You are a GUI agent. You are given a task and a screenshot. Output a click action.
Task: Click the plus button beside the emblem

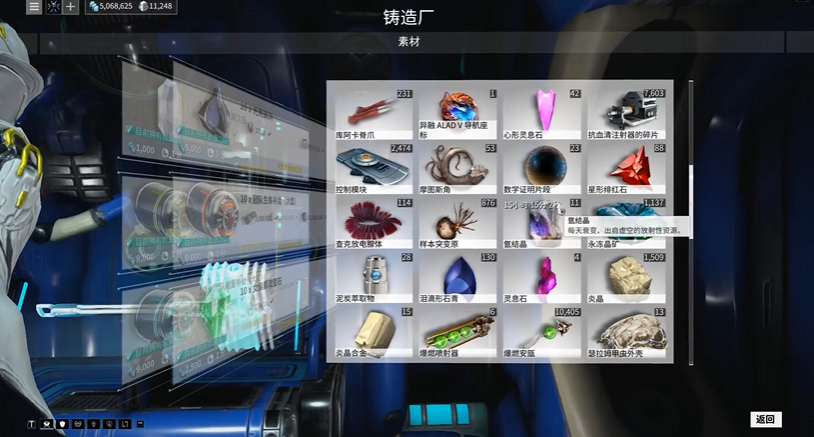pyautogui.click(x=71, y=7)
